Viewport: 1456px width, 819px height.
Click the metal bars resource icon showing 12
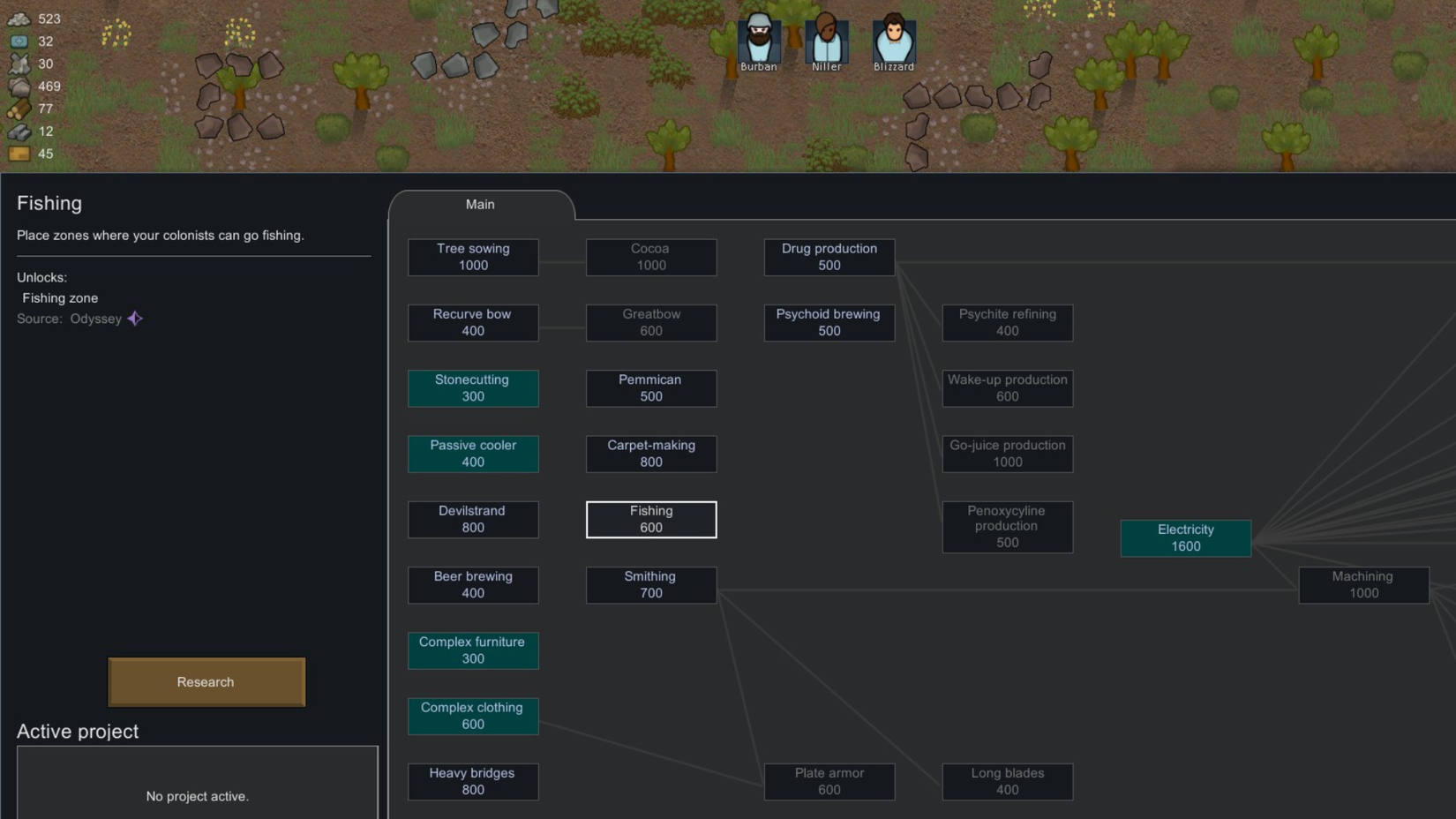pyautogui.click(x=18, y=131)
